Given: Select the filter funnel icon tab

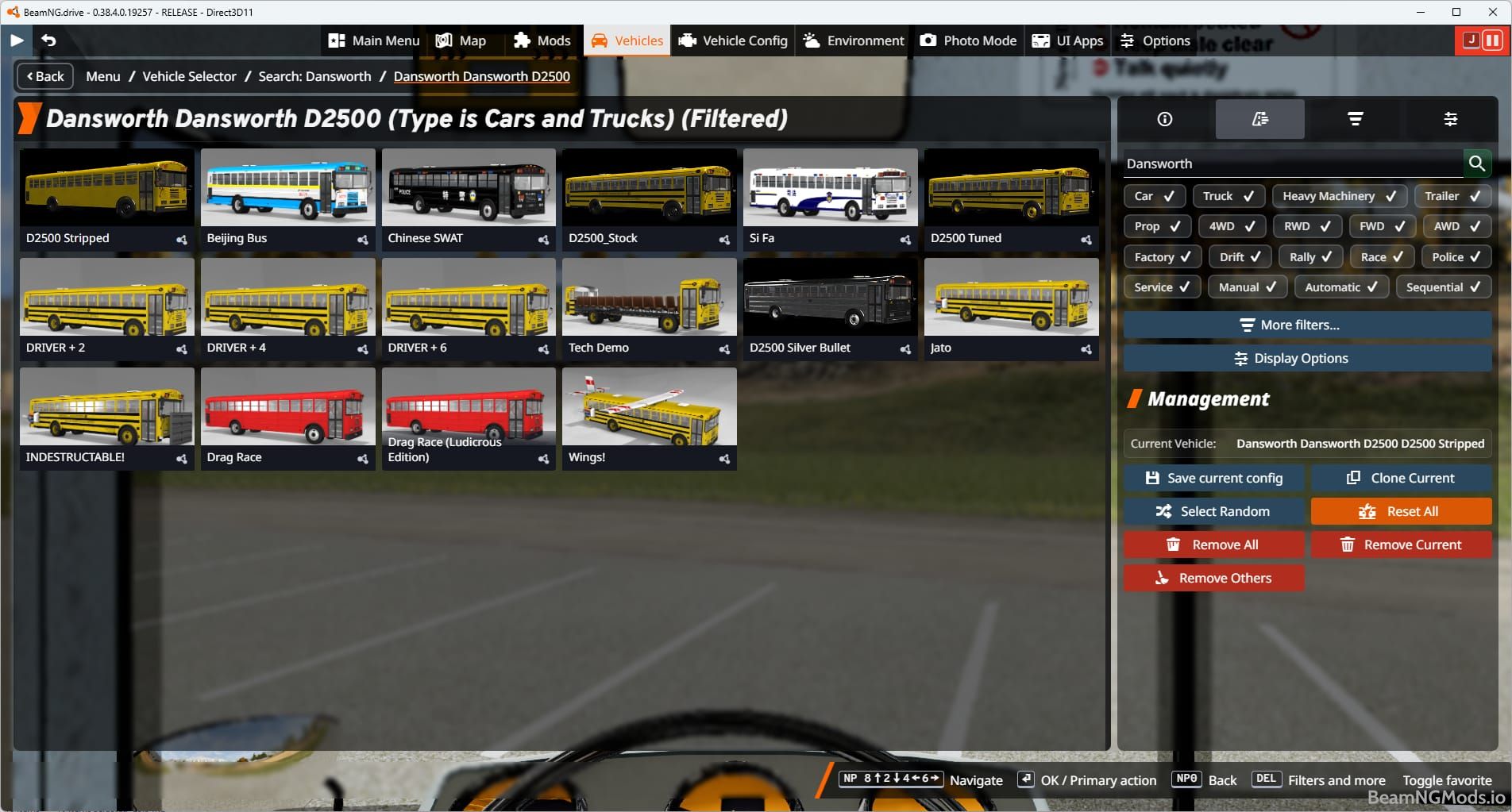Looking at the screenshot, I should click(1355, 119).
